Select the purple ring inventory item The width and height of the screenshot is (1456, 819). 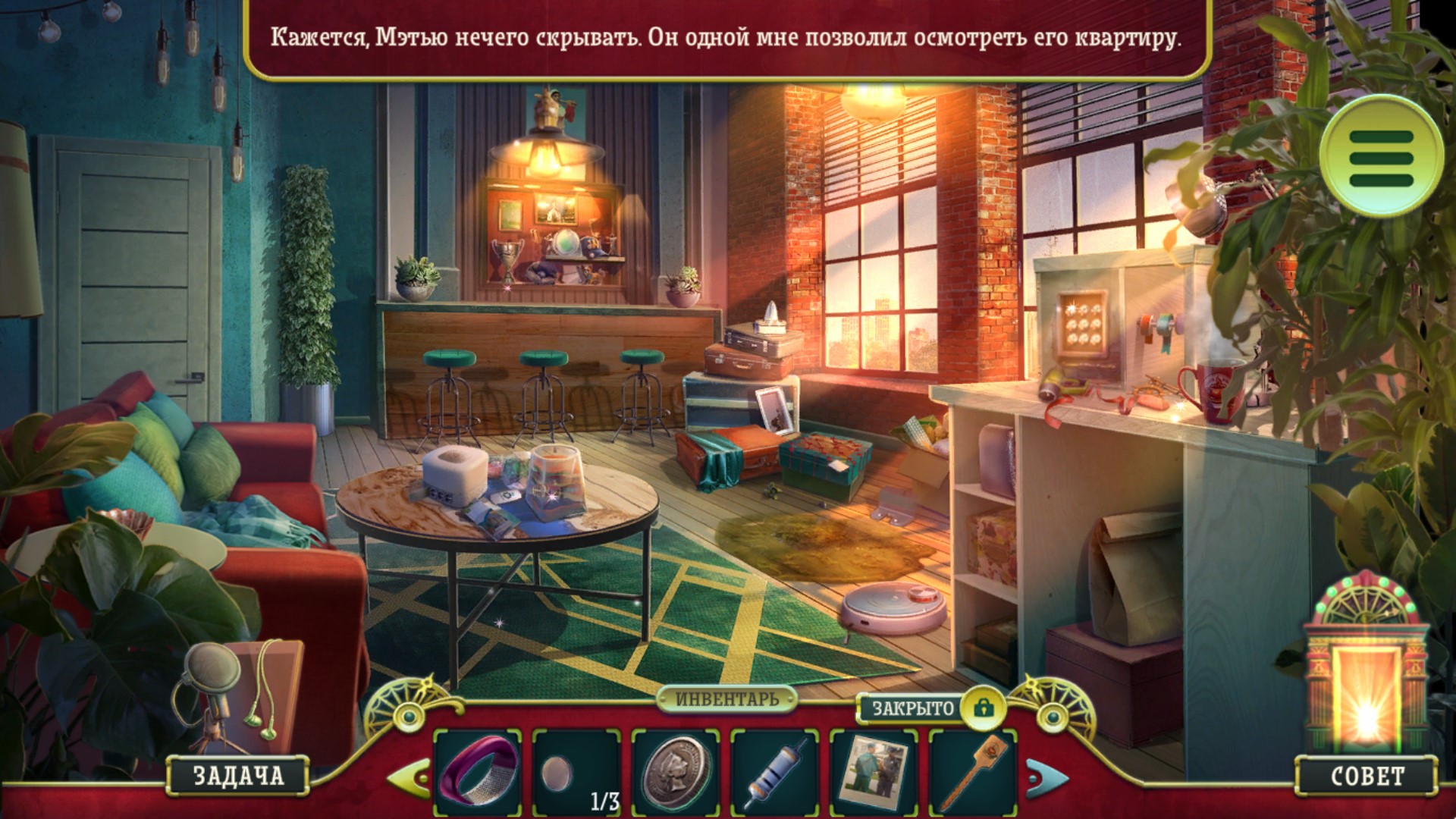click(478, 771)
